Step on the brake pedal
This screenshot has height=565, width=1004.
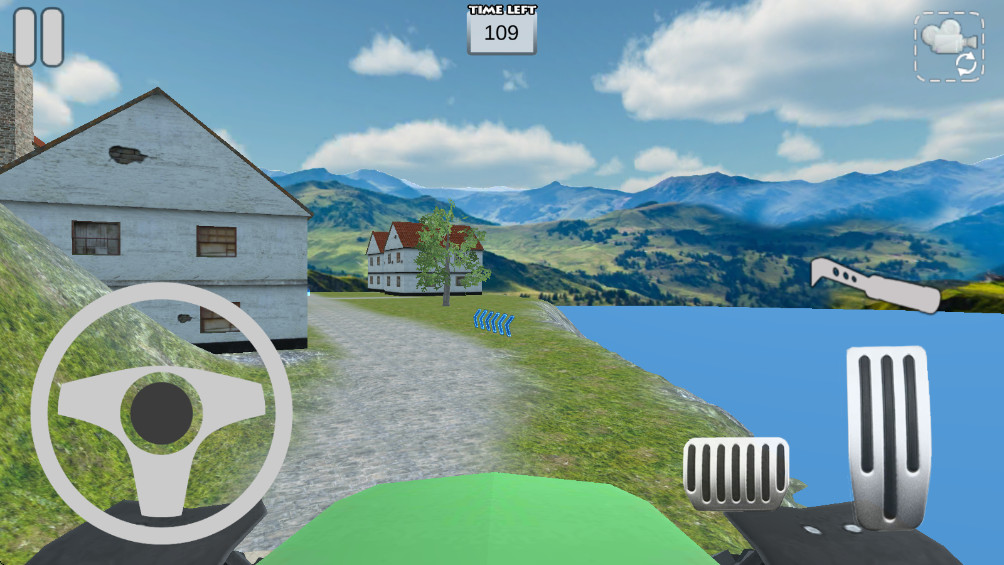[x=735, y=473]
